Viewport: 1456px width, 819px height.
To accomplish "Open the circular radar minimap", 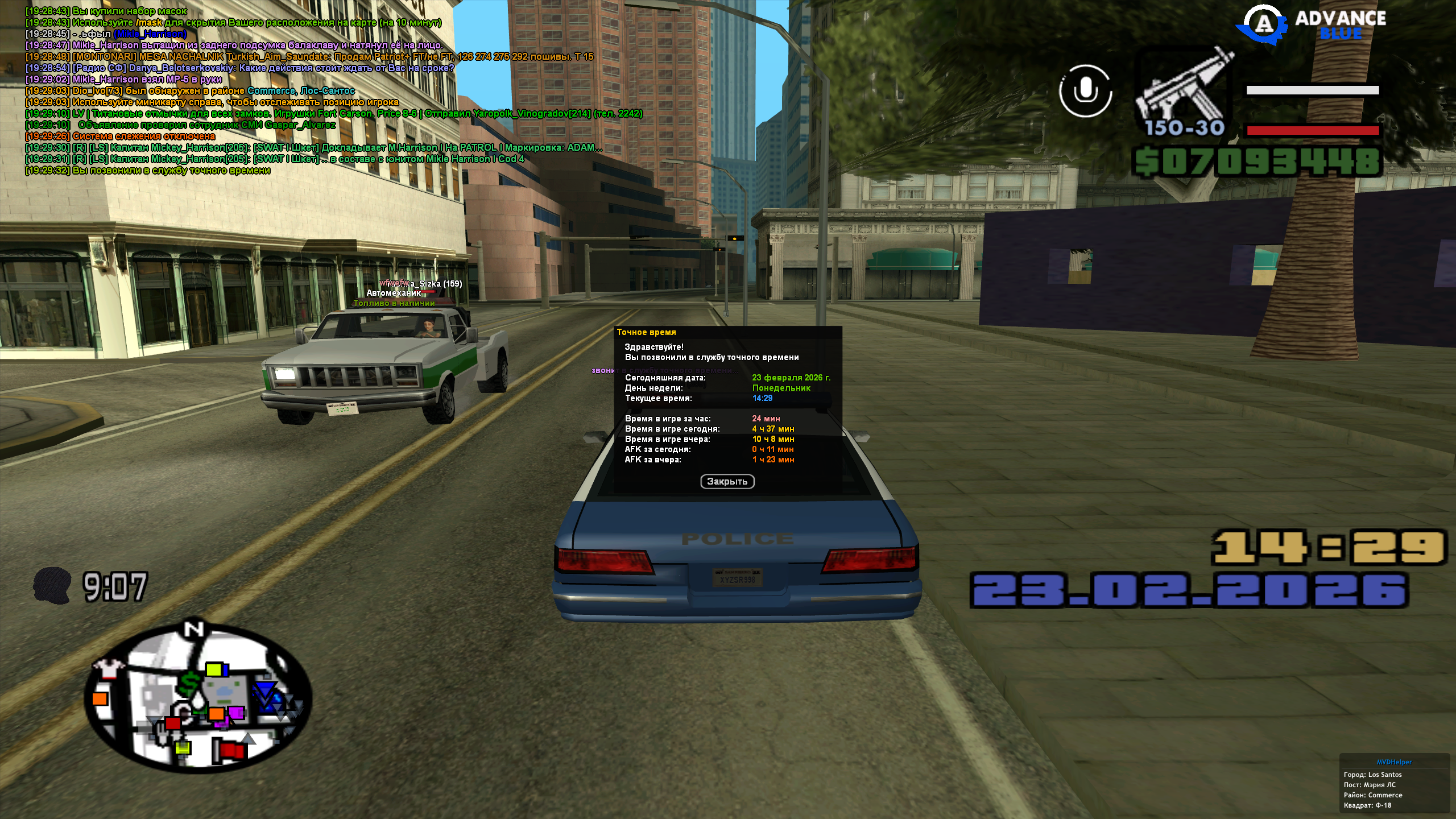I will tap(199, 697).
